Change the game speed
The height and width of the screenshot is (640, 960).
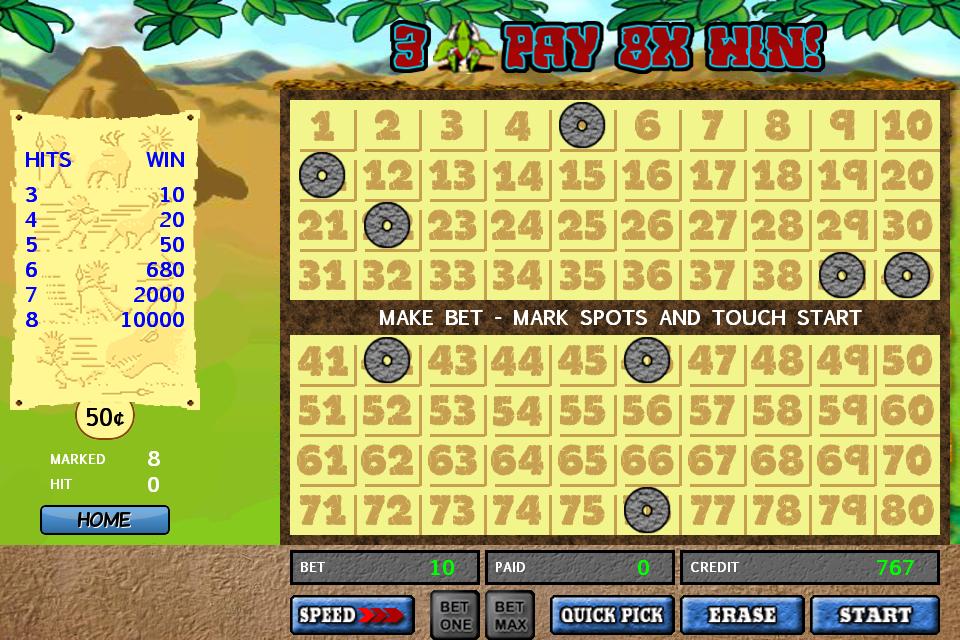pos(352,615)
